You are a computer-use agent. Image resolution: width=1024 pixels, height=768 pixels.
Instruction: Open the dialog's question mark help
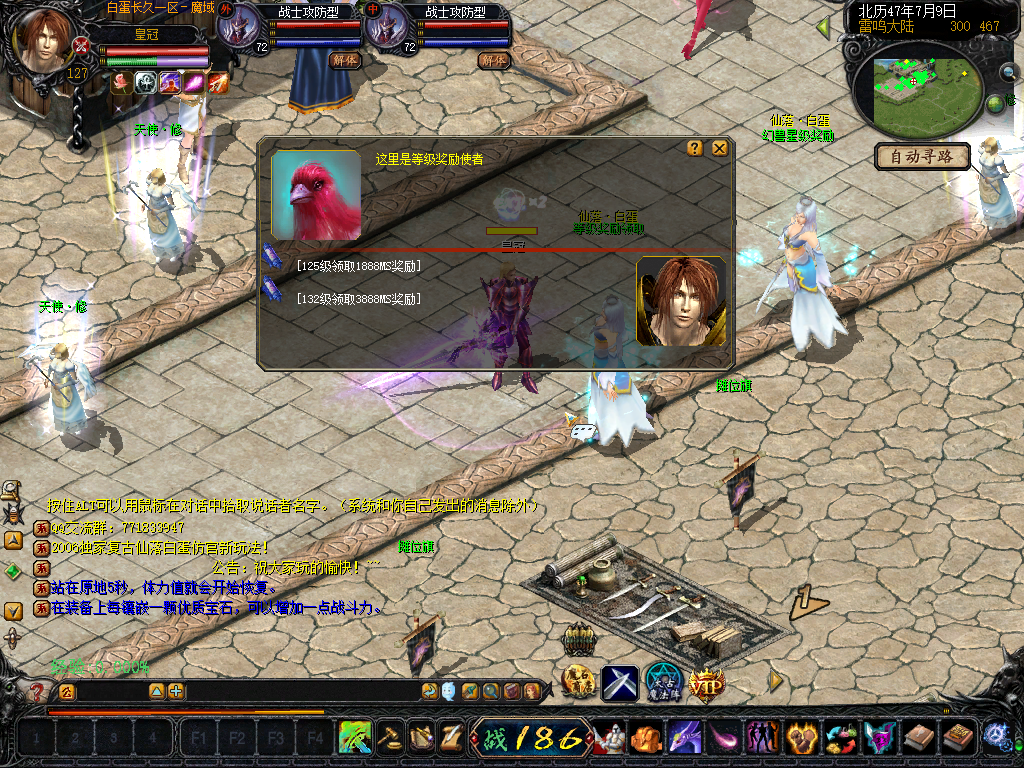click(695, 148)
